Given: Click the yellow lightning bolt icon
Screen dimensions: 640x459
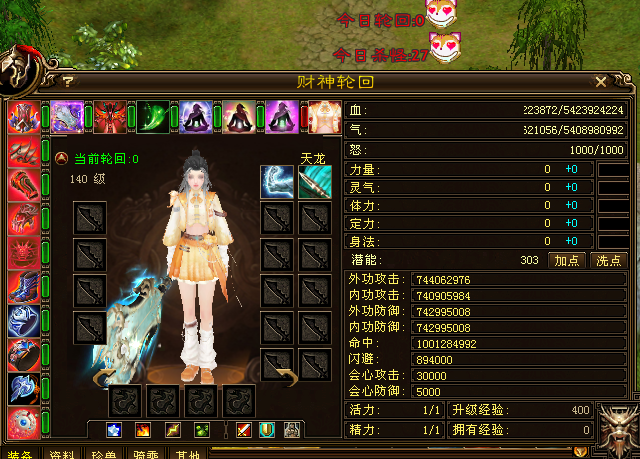Looking at the screenshot, I should pos(173,430).
